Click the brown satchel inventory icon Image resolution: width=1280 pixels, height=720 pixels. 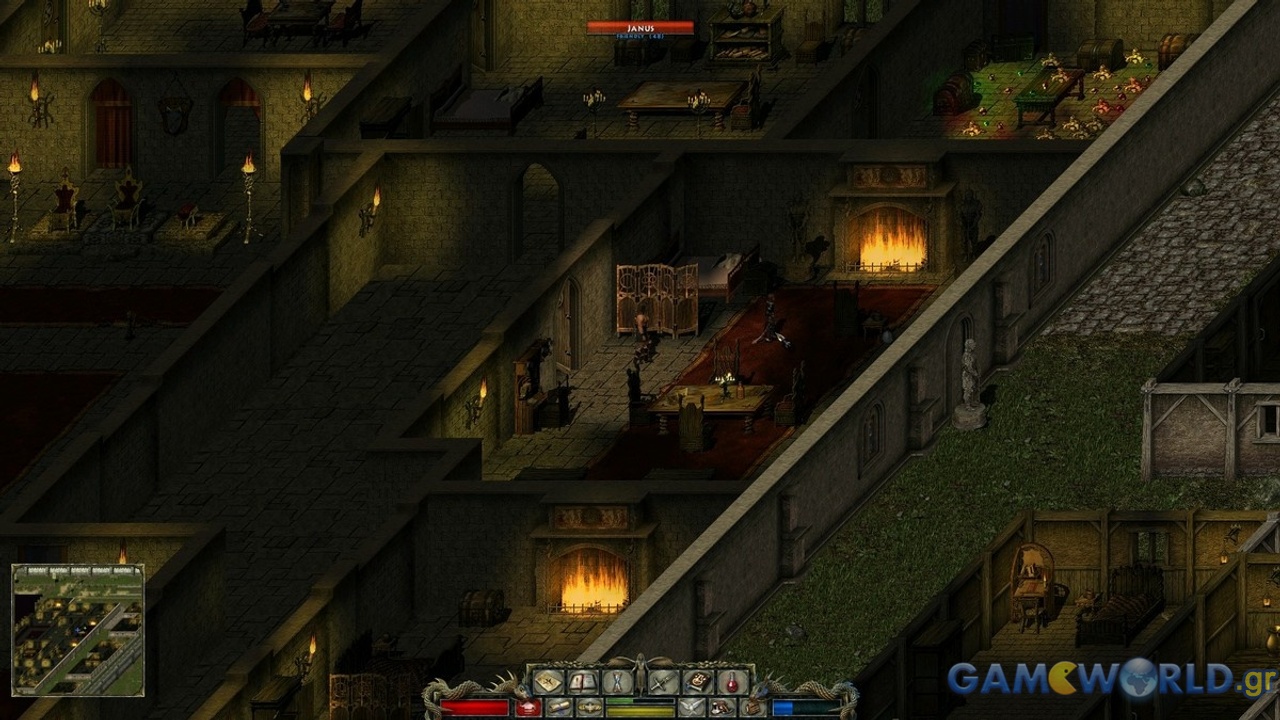pyautogui.click(x=753, y=708)
